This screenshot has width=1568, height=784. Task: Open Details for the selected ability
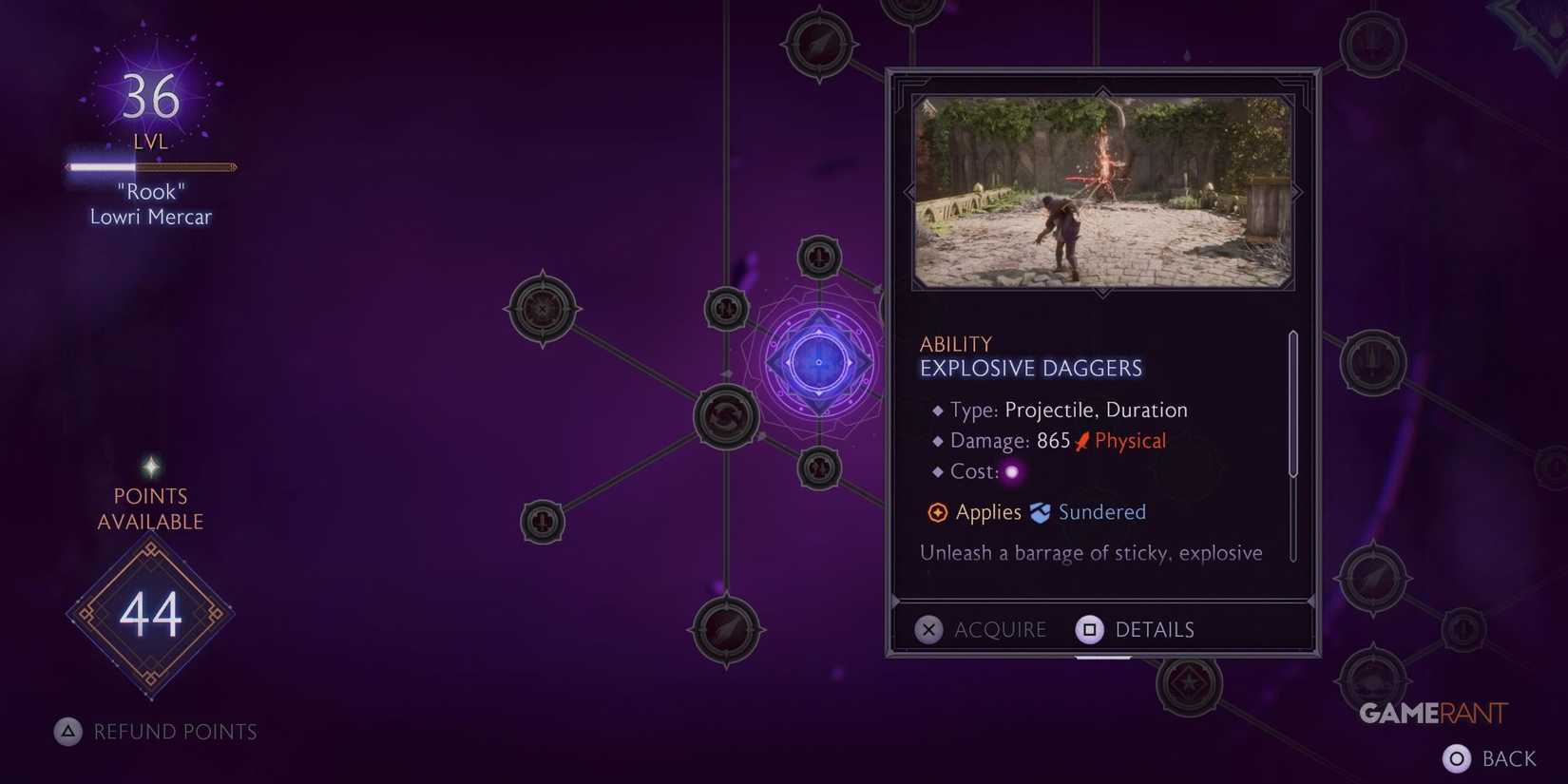click(x=1155, y=629)
